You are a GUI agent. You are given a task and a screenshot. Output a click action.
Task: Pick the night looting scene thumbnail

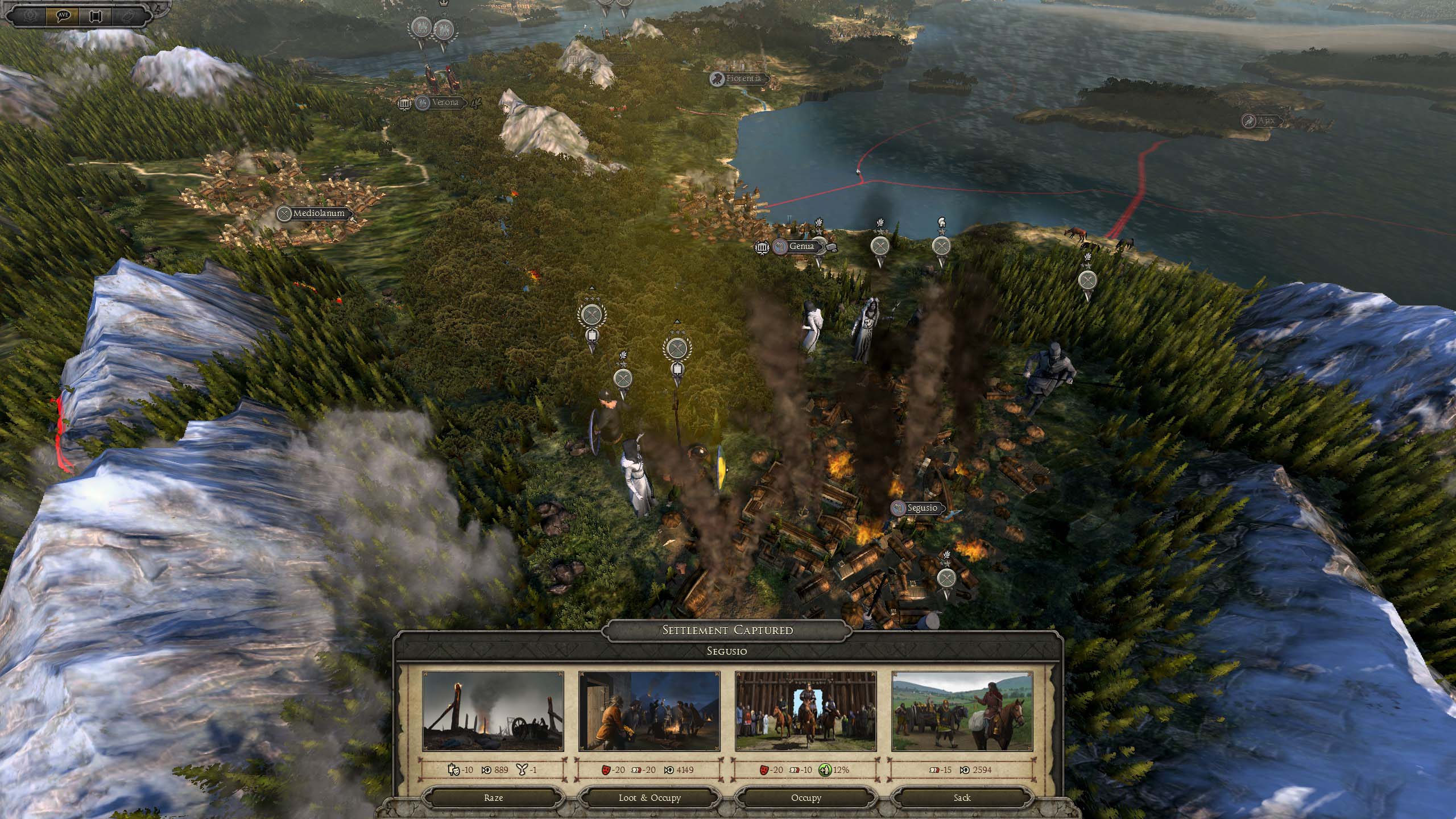tap(649, 712)
